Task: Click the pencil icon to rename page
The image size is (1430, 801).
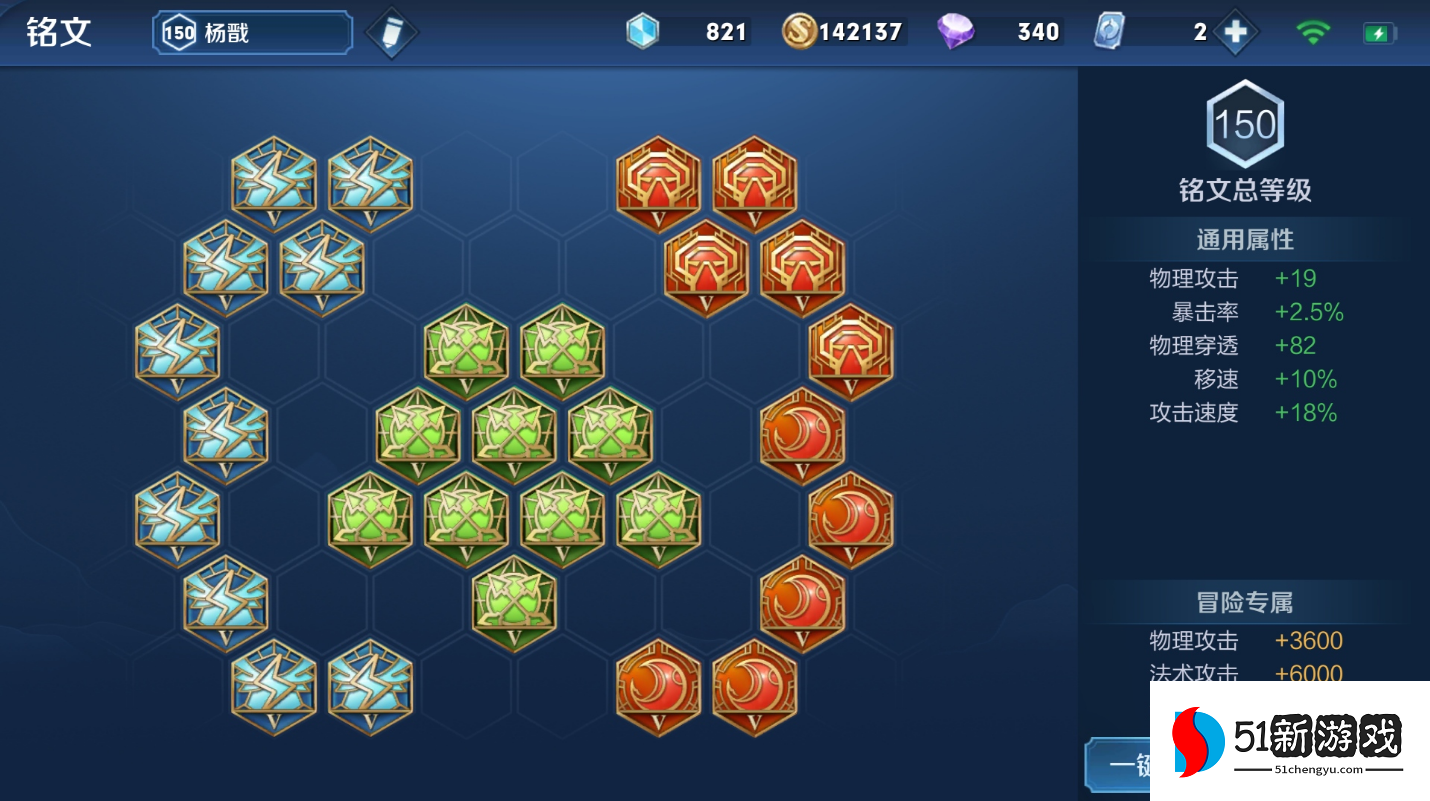Action: 391,33
